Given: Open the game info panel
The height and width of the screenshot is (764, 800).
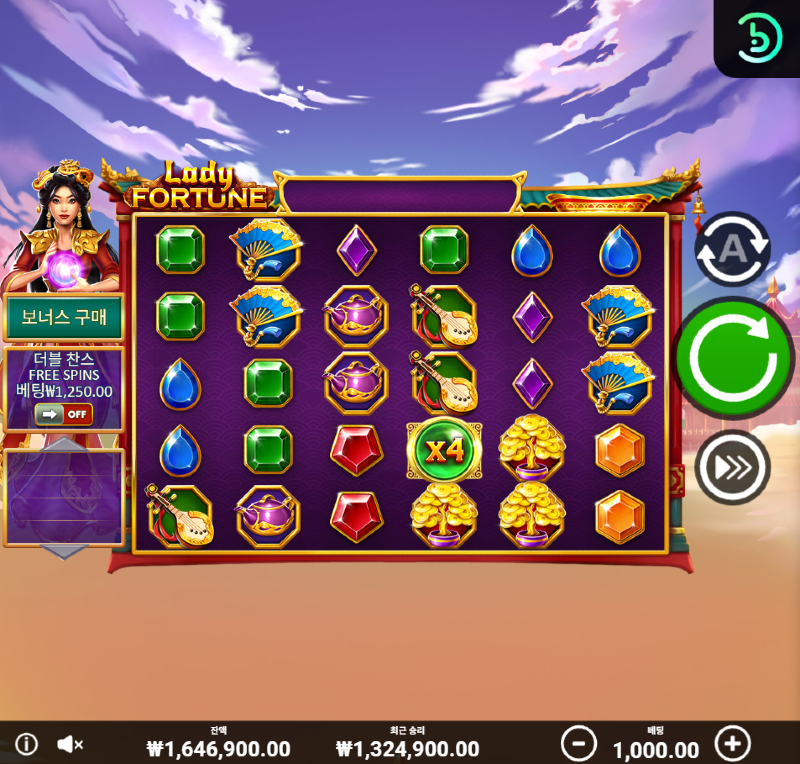Looking at the screenshot, I should pyautogui.click(x=26, y=744).
